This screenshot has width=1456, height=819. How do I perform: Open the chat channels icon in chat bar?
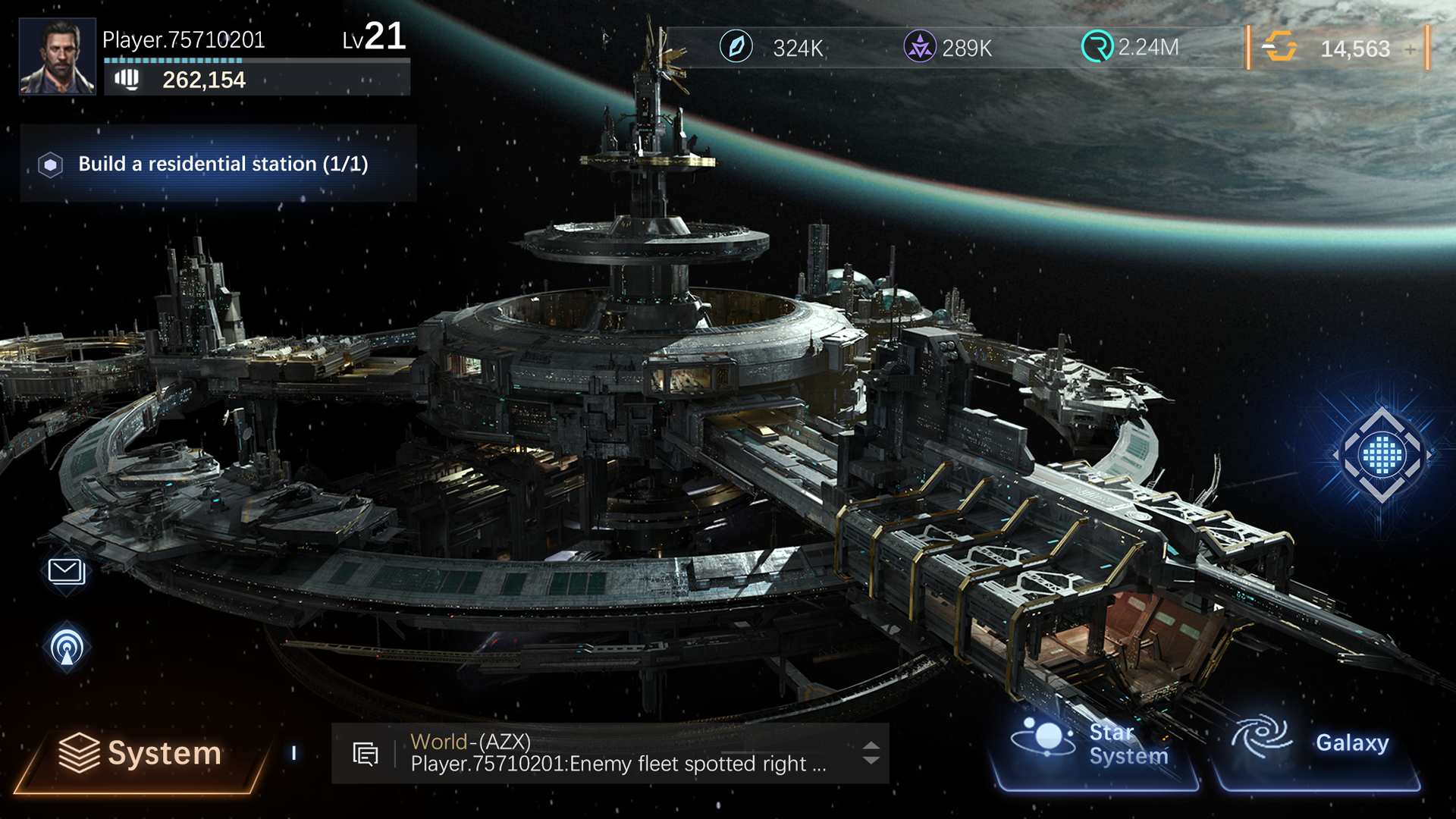[x=366, y=753]
